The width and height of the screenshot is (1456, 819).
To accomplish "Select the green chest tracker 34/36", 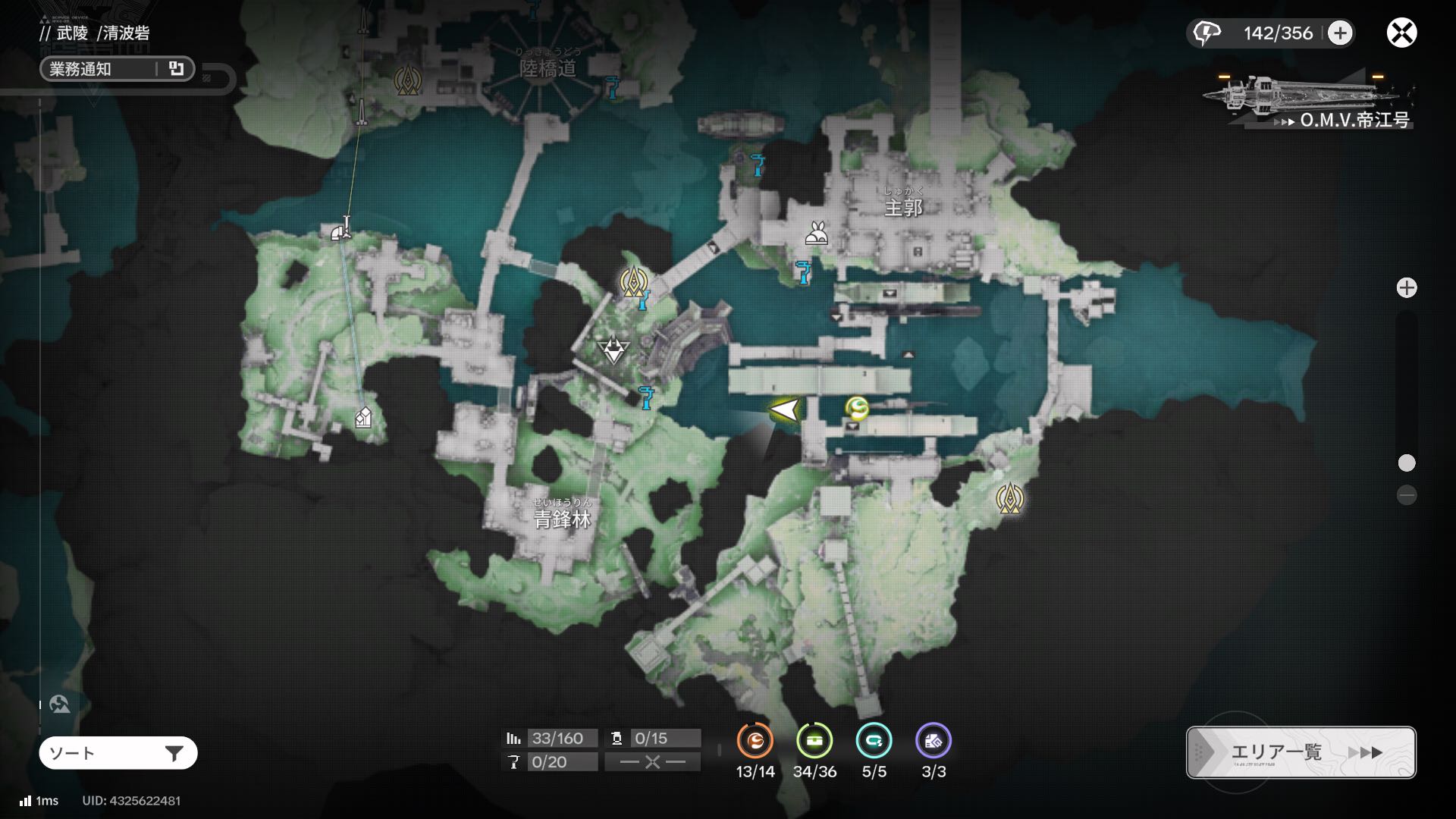I will 814,742.
